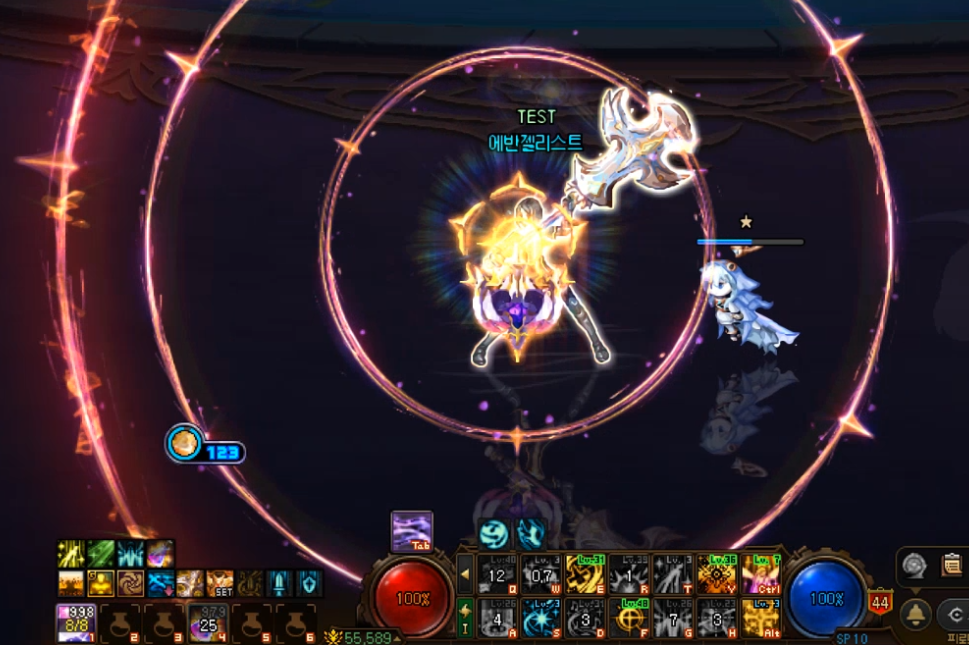Open the bell notification button
The height and width of the screenshot is (645, 969).
(915, 613)
